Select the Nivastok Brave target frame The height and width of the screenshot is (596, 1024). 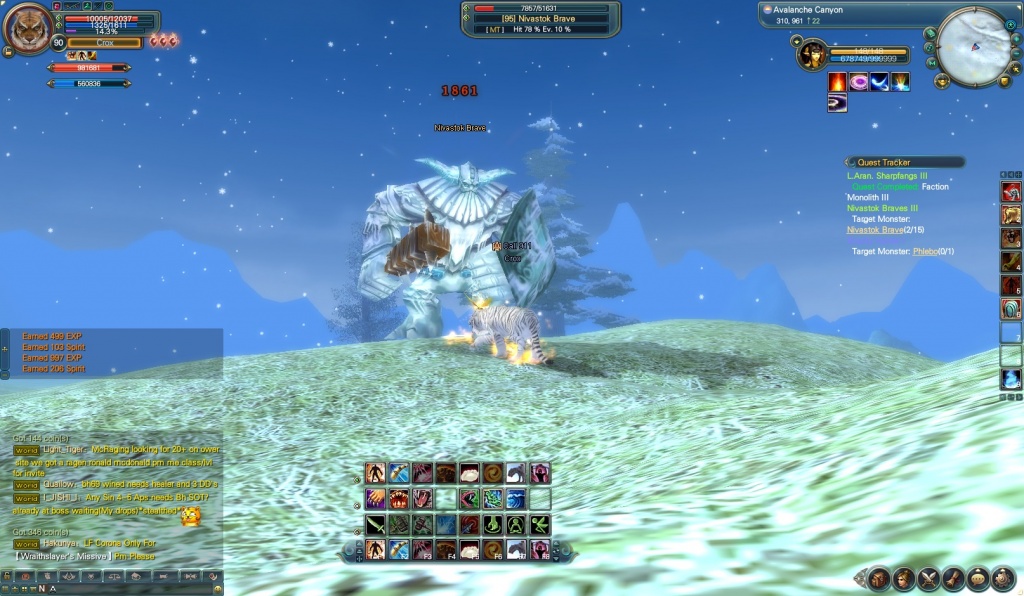(x=540, y=18)
